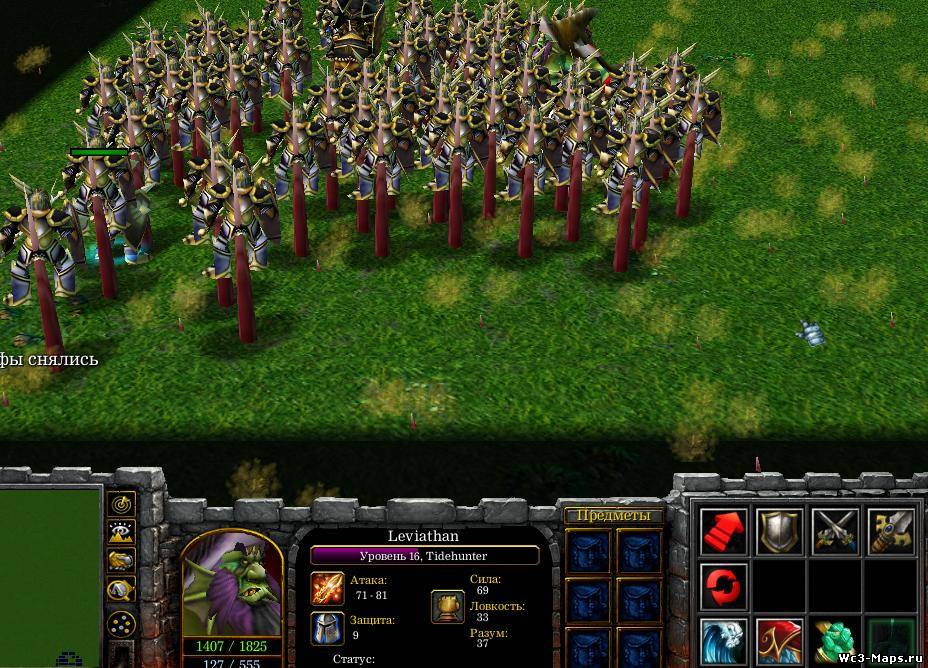Toggle the minimap ally color mode button
Viewport: 928px width, 668px height.
(x=122, y=562)
